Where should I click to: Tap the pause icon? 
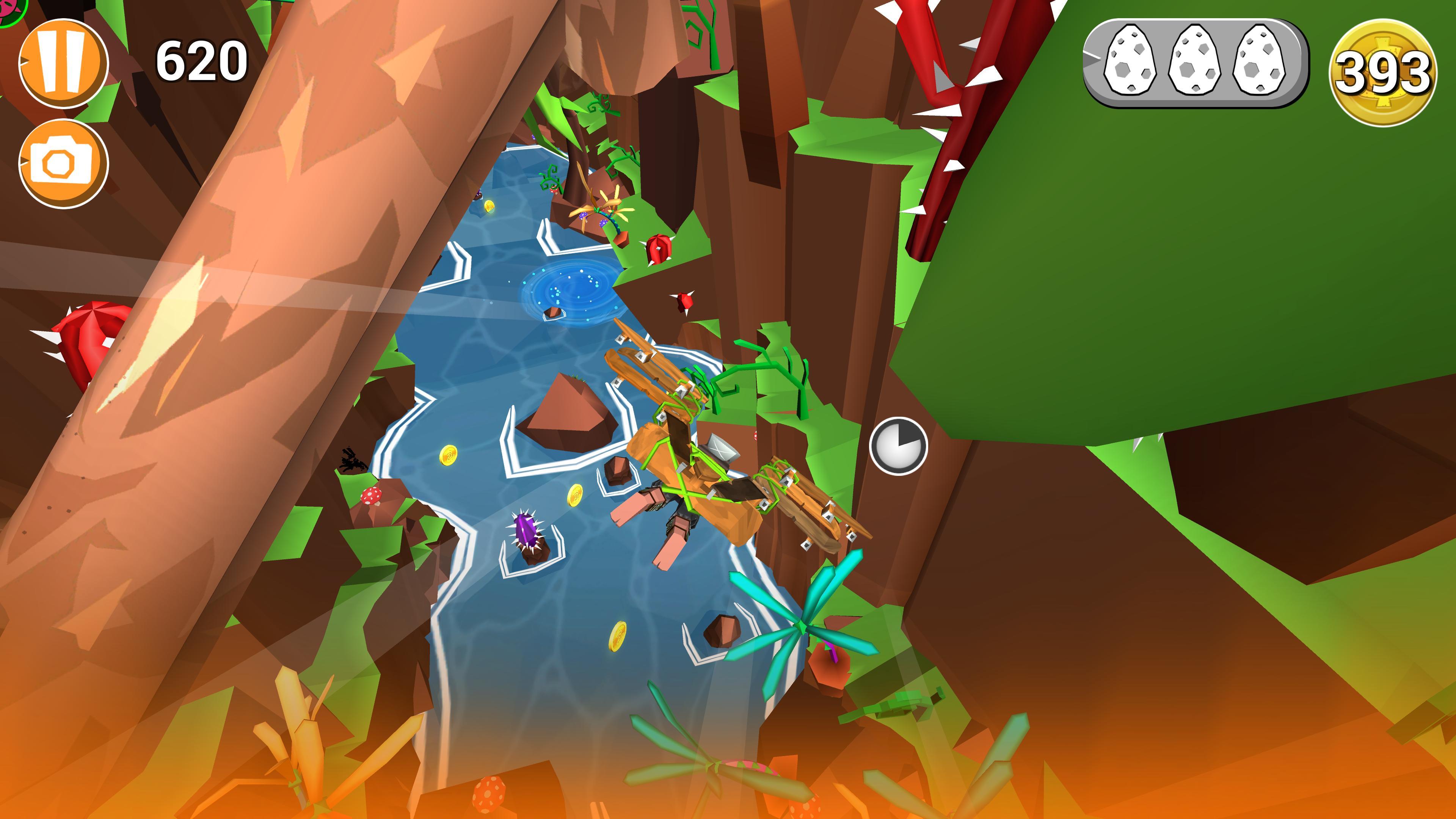[x=64, y=64]
